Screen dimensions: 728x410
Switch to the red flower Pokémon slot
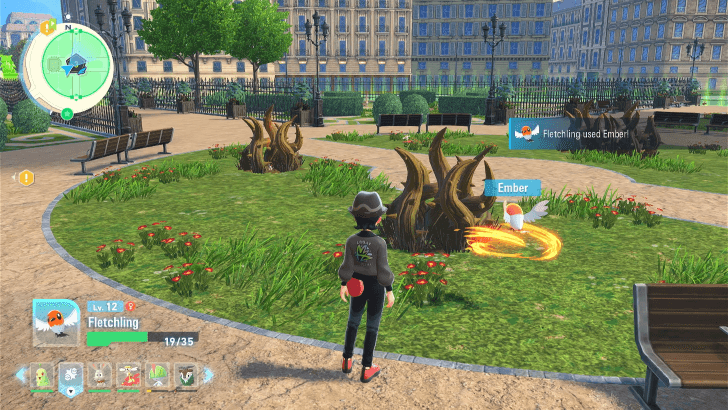pos(129,375)
